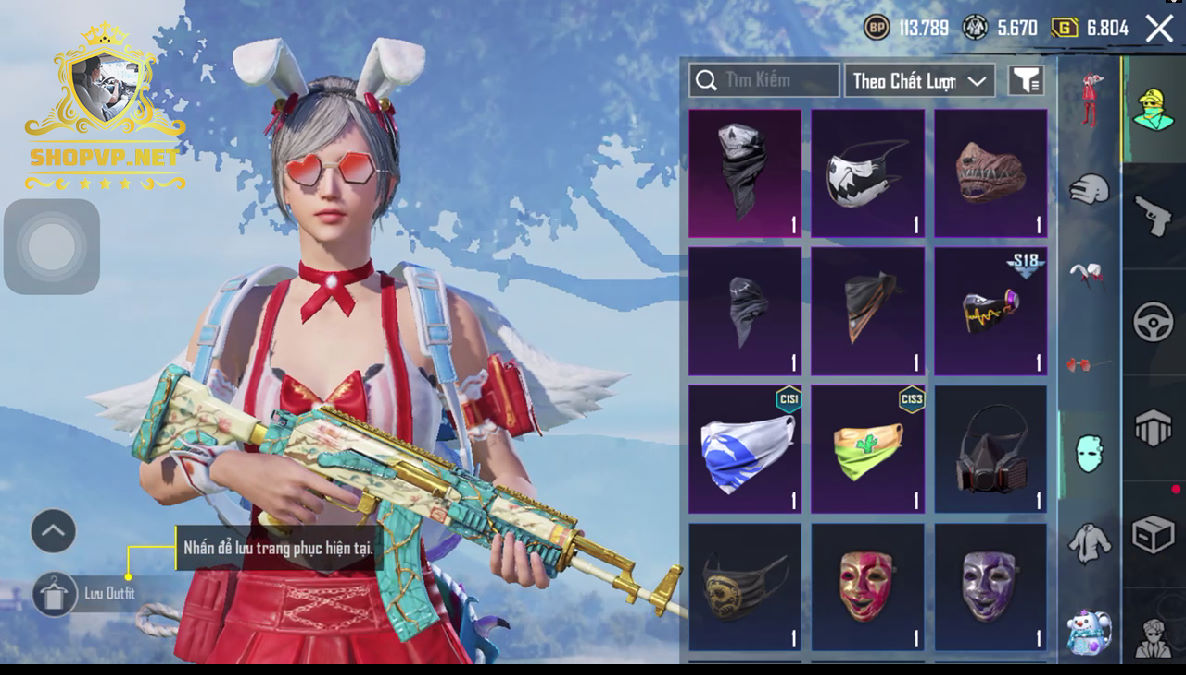The height and width of the screenshot is (675, 1186).
Task: Open the item filter funnel button
Action: (1026, 81)
